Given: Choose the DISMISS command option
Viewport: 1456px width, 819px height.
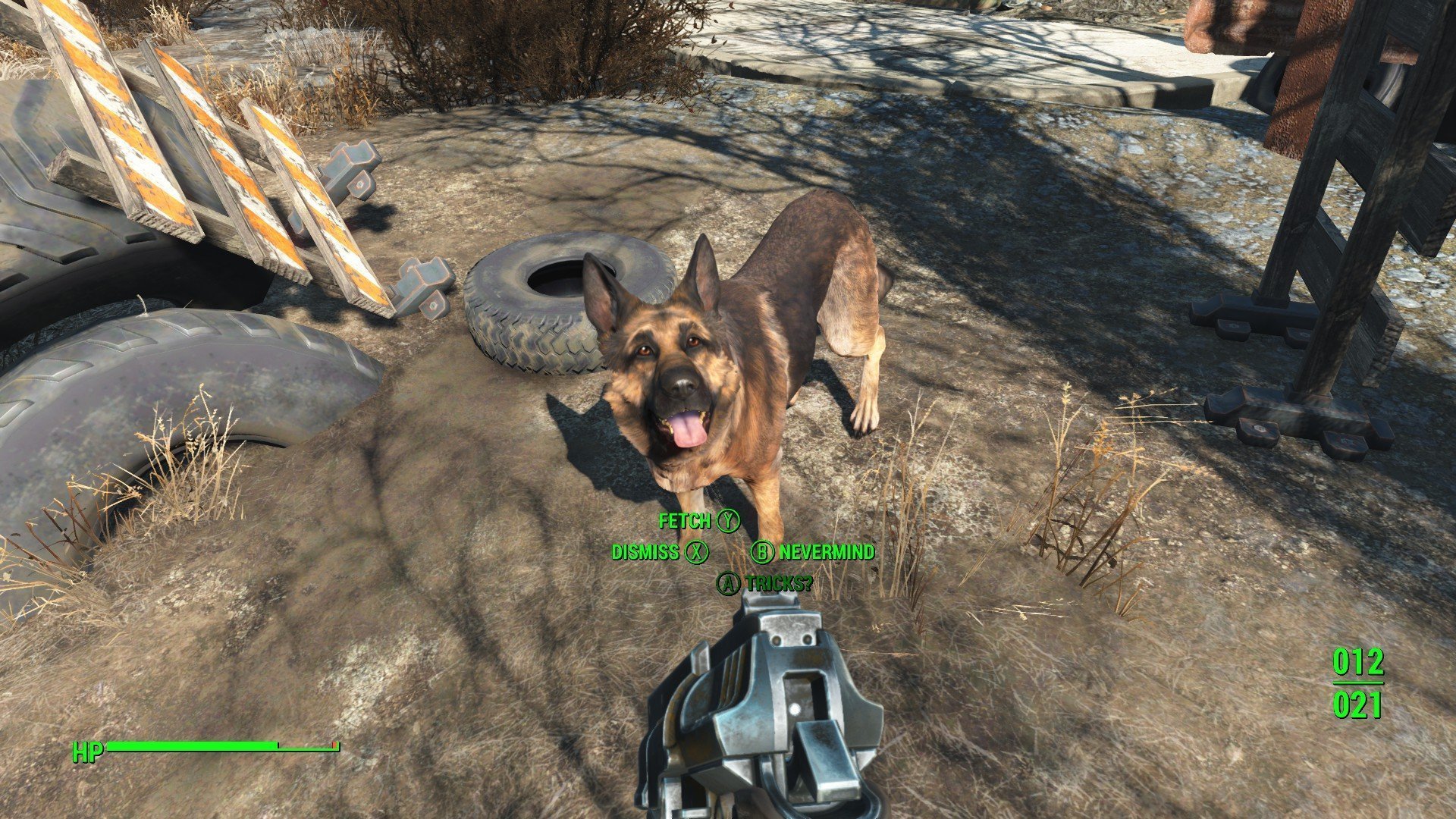Looking at the screenshot, I should (x=646, y=553).
